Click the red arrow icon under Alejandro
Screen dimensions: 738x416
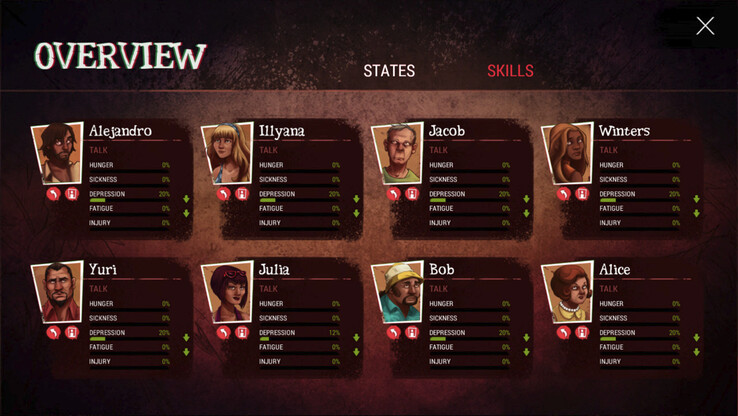53,194
